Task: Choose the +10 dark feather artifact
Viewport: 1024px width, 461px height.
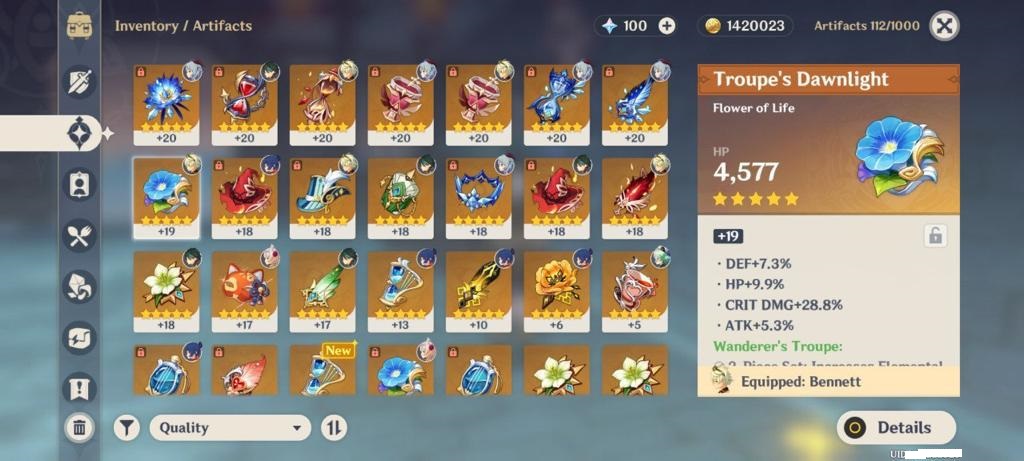Action: [478, 291]
